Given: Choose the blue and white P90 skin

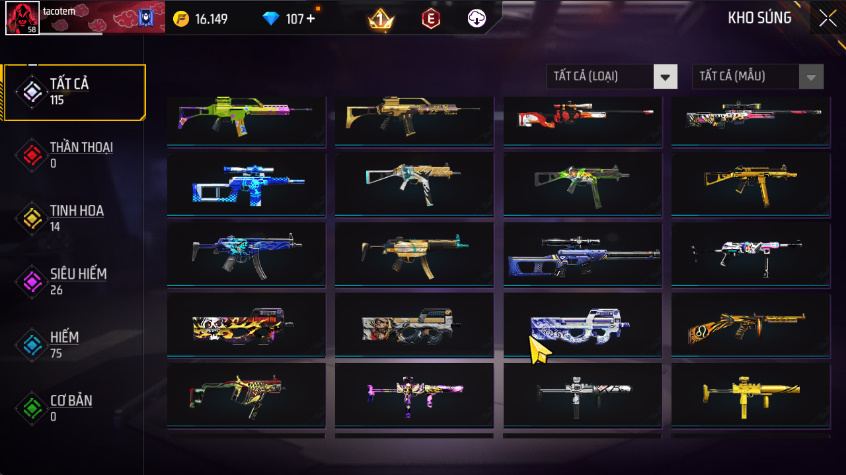Looking at the screenshot, I should tap(582, 324).
